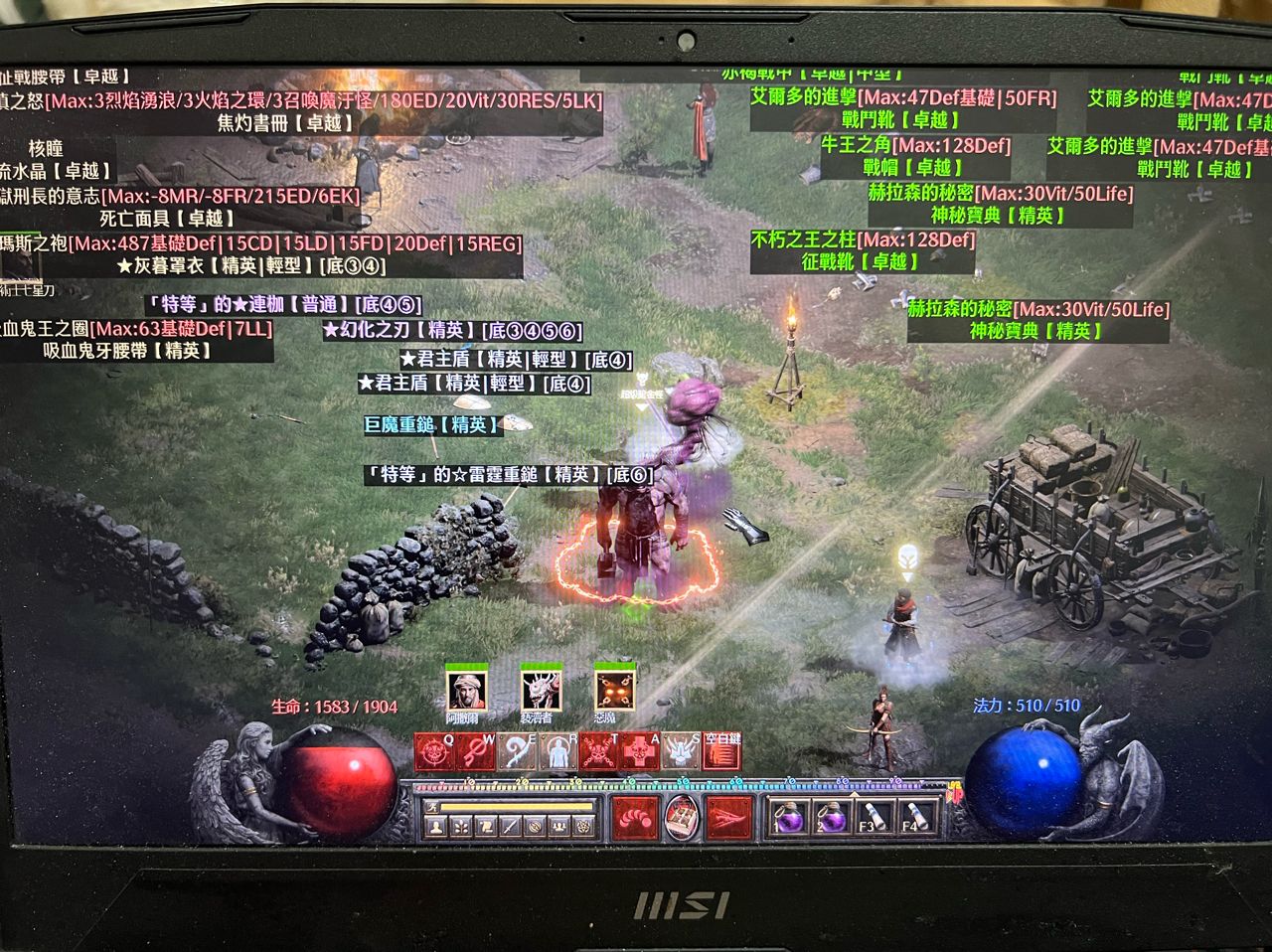Viewport: 1272px width, 952px height.
Task: Toggle the run/walk button
Action: [433, 807]
